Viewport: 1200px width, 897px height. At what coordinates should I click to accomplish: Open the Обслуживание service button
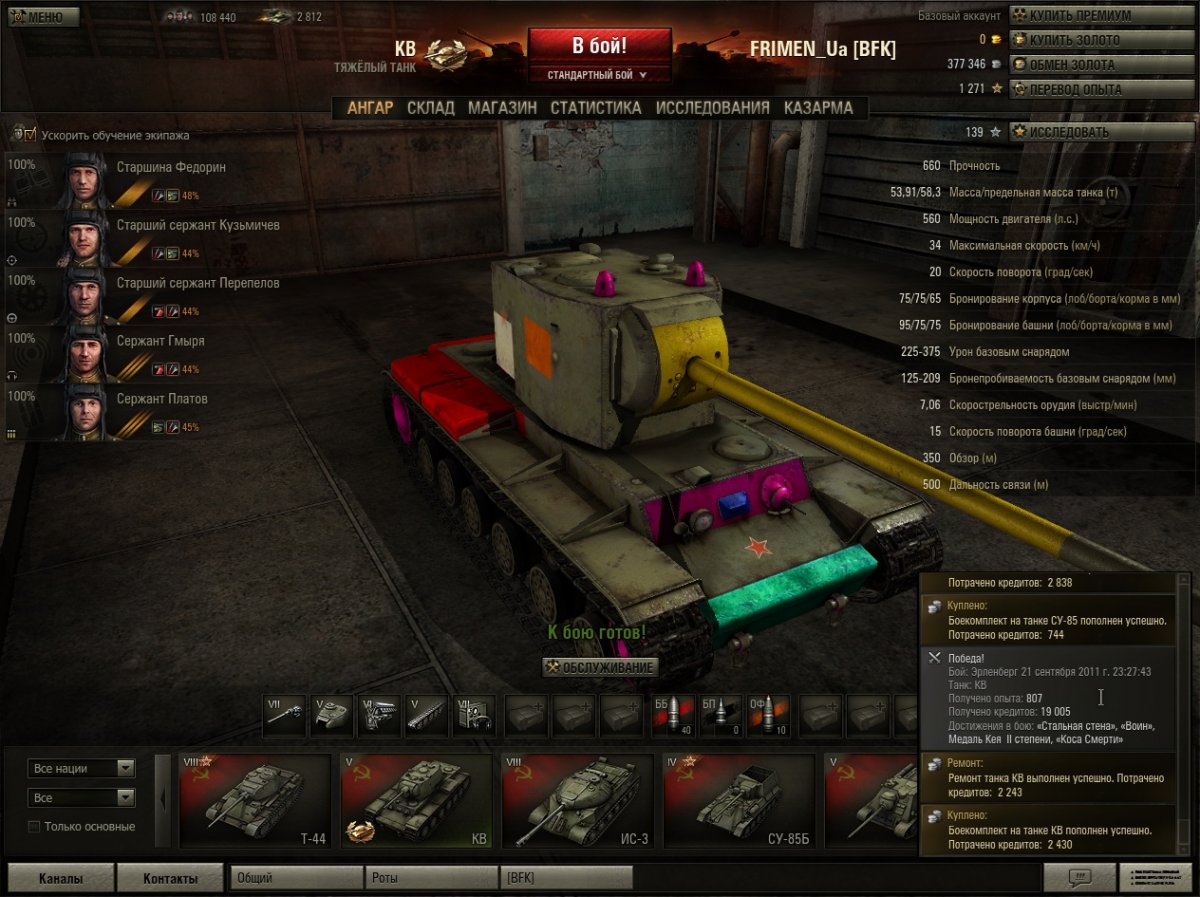pos(600,667)
